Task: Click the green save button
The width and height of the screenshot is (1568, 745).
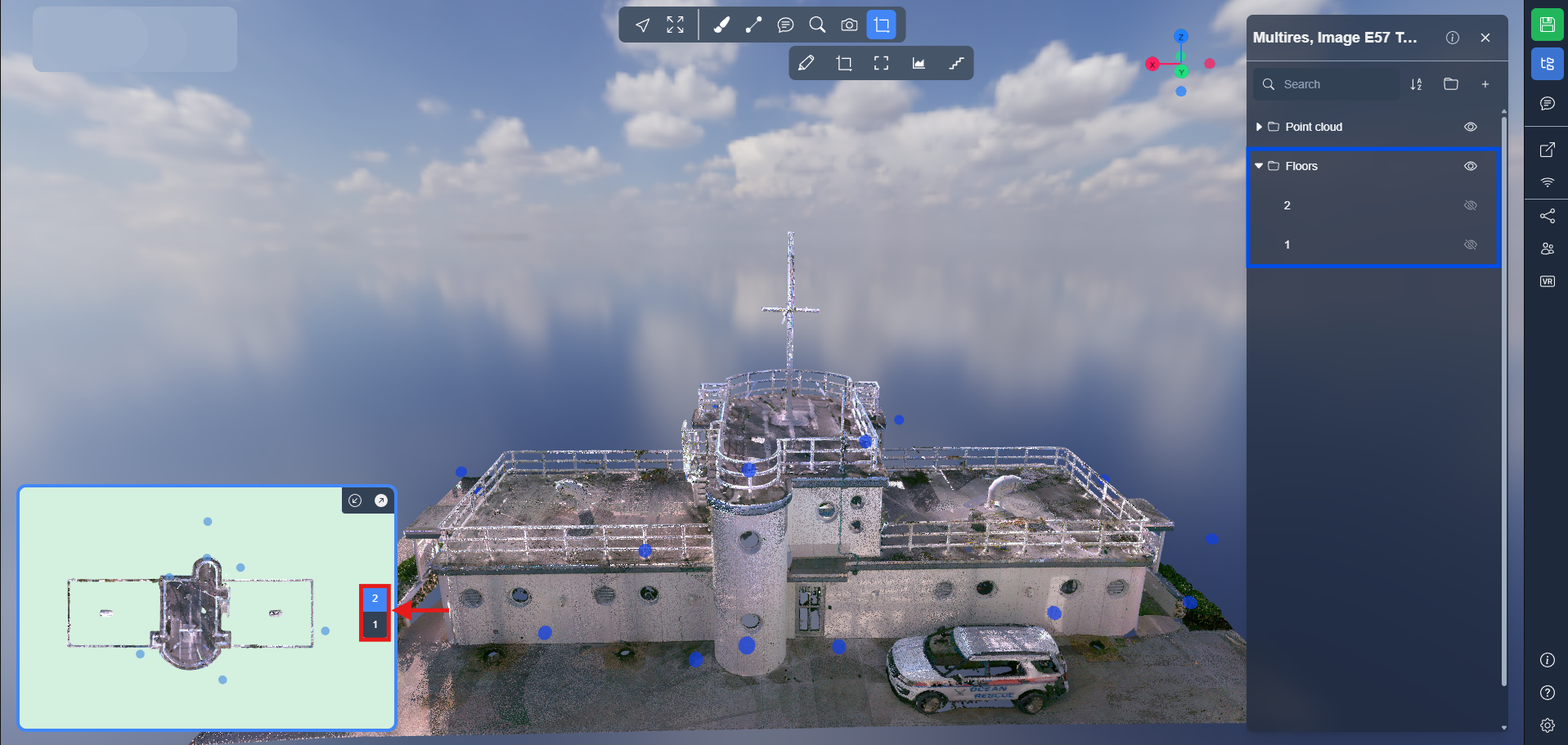Action: coord(1547,25)
